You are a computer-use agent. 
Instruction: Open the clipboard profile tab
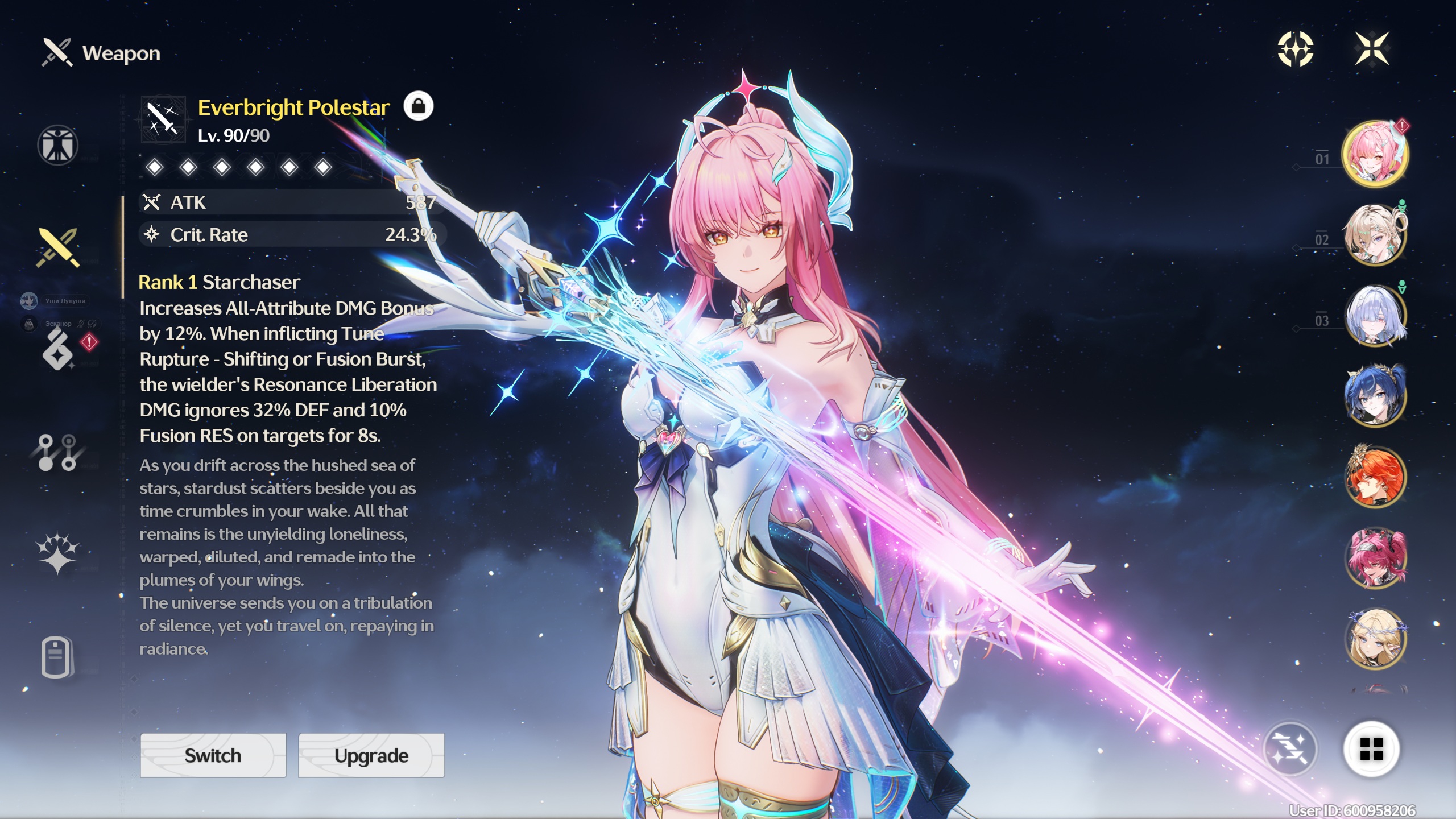[57, 657]
